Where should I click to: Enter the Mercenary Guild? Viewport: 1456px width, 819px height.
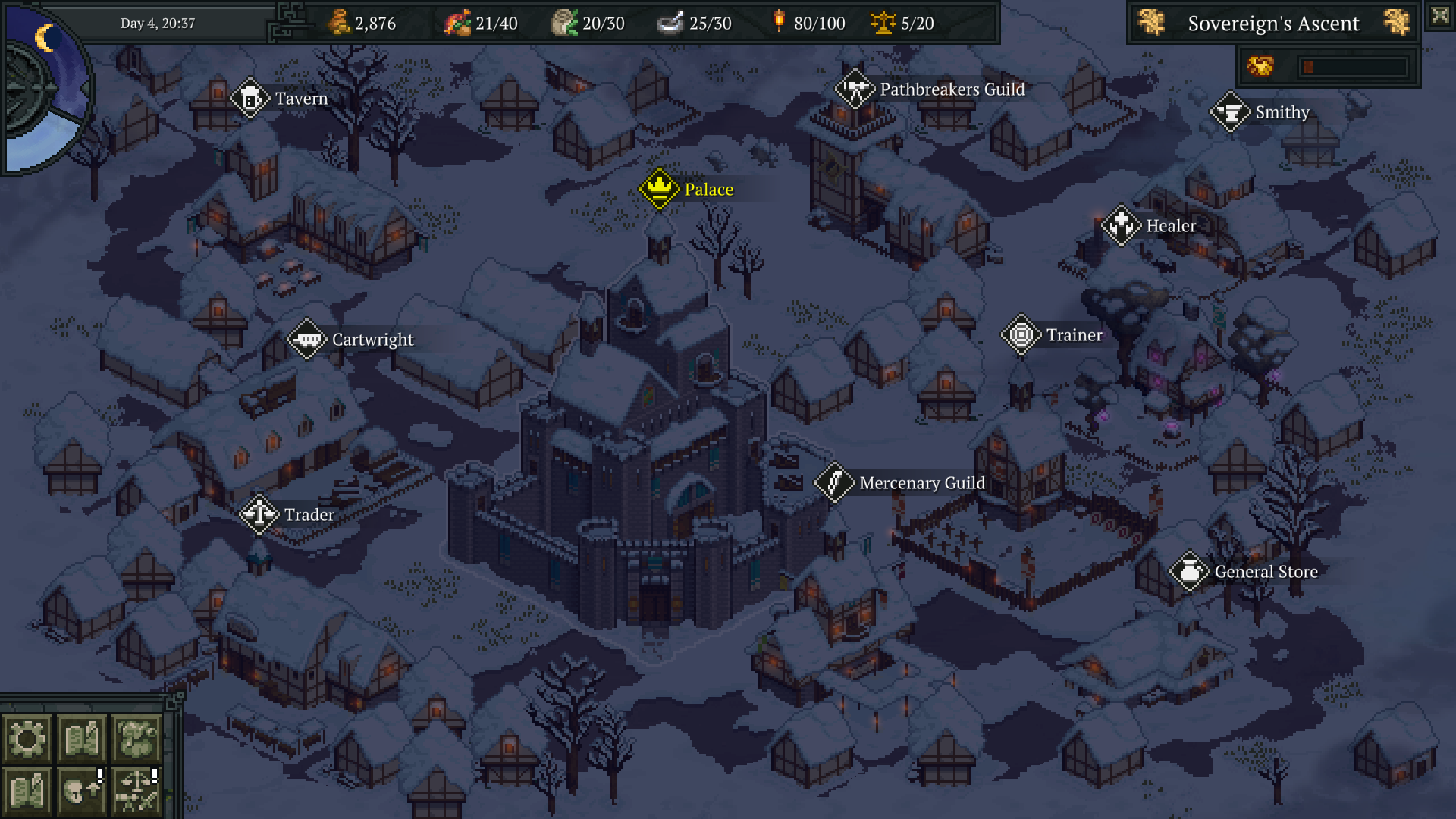pos(835,482)
